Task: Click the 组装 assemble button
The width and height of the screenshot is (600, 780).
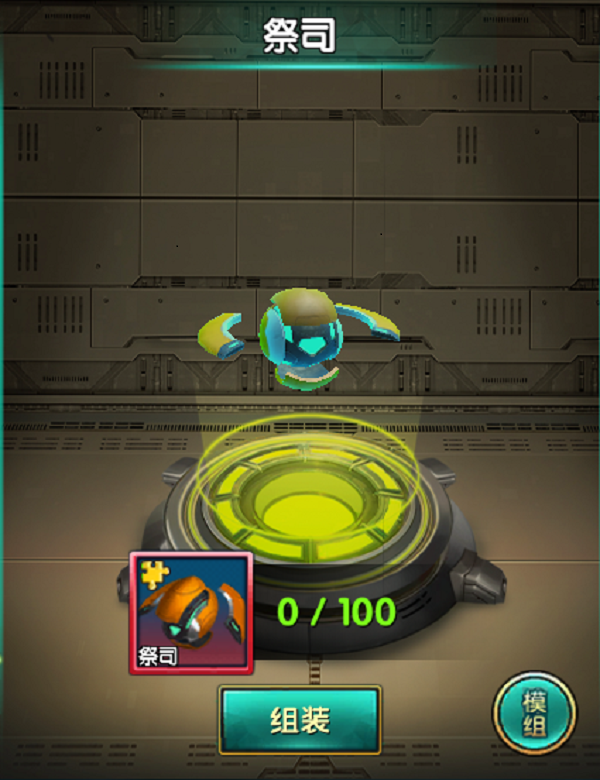Action: click(300, 720)
